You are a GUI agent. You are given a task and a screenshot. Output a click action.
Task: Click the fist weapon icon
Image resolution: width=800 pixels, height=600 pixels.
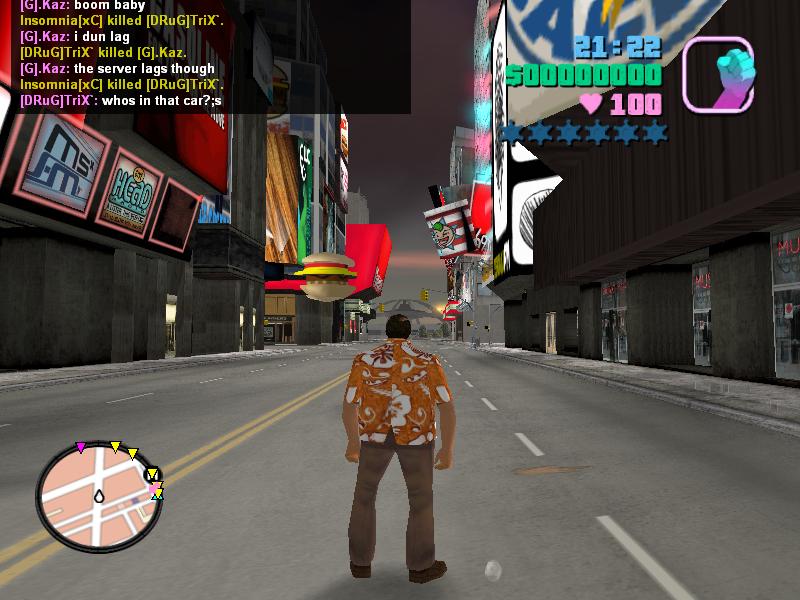[x=719, y=74]
